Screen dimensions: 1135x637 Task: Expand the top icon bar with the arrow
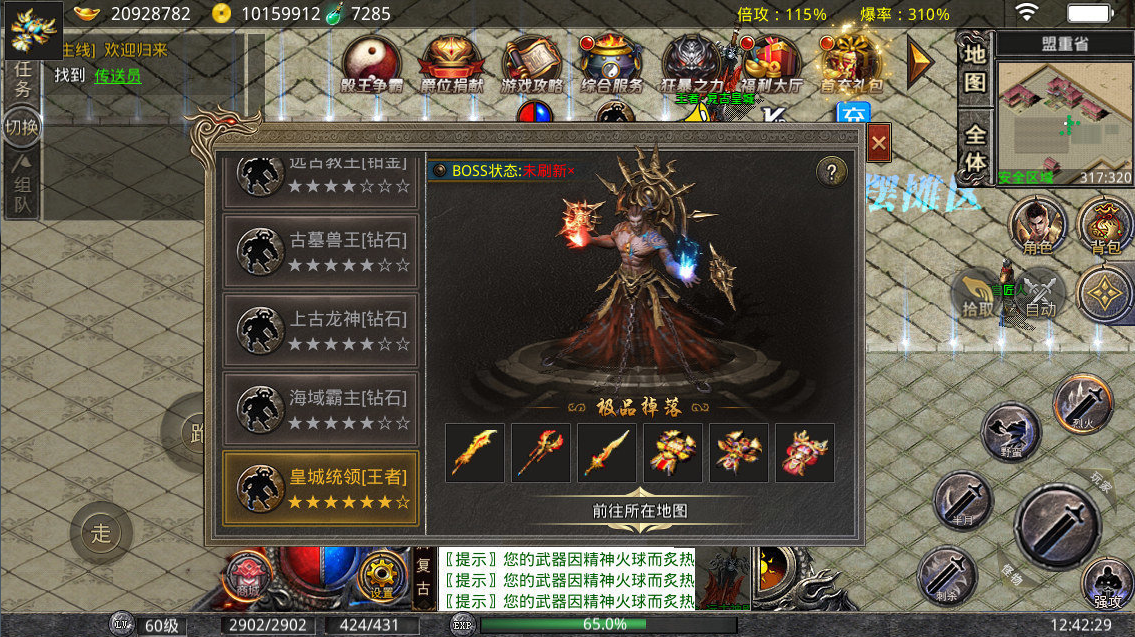click(920, 63)
